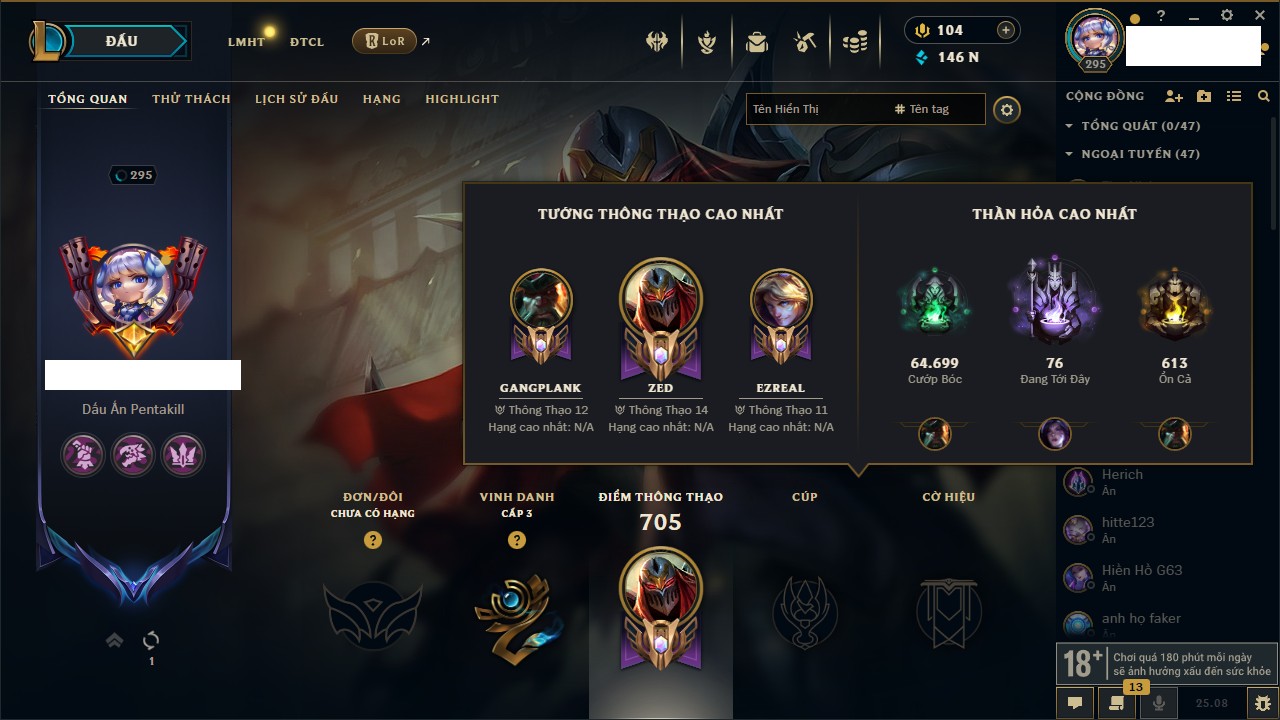Click the Tên Hiển Thị search field

pyautogui.click(x=815, y=109)
